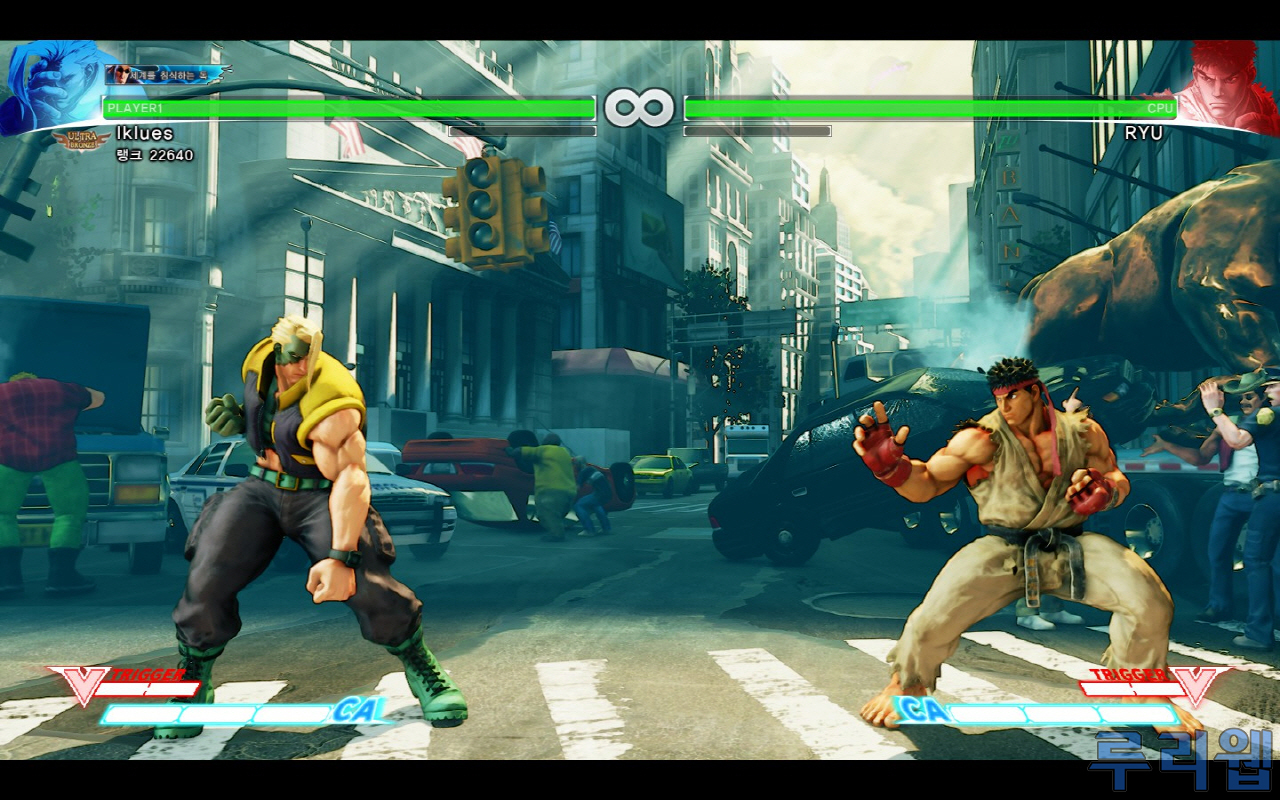Click the player title banner with avatar
This screenshot has height=800, width=1280.
pyautogui.click(x=165, y=74)
